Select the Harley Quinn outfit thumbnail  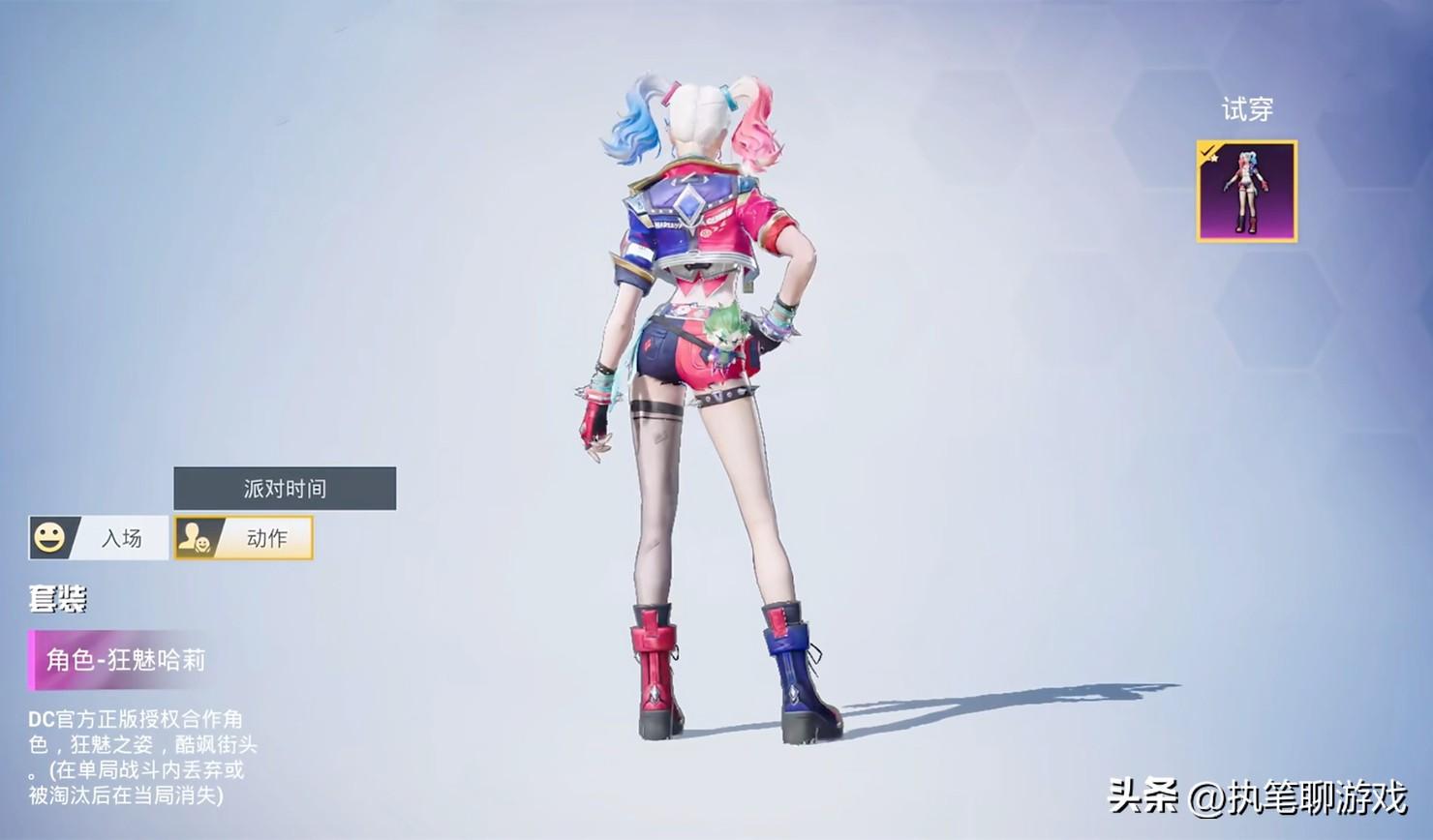pos(1246,192)
